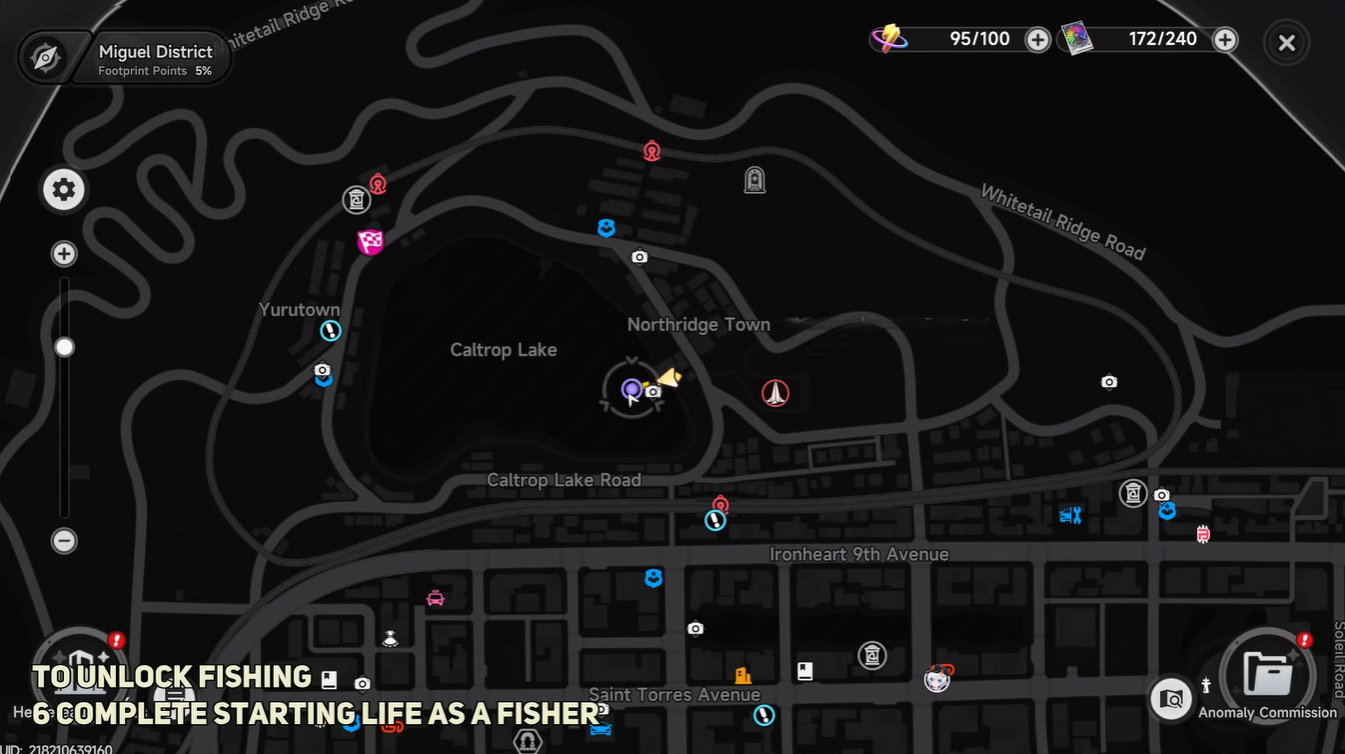The image size is (1345, 754).
Task: Select the UFO marker under Caltrop Lake Road
Action: 390,637
